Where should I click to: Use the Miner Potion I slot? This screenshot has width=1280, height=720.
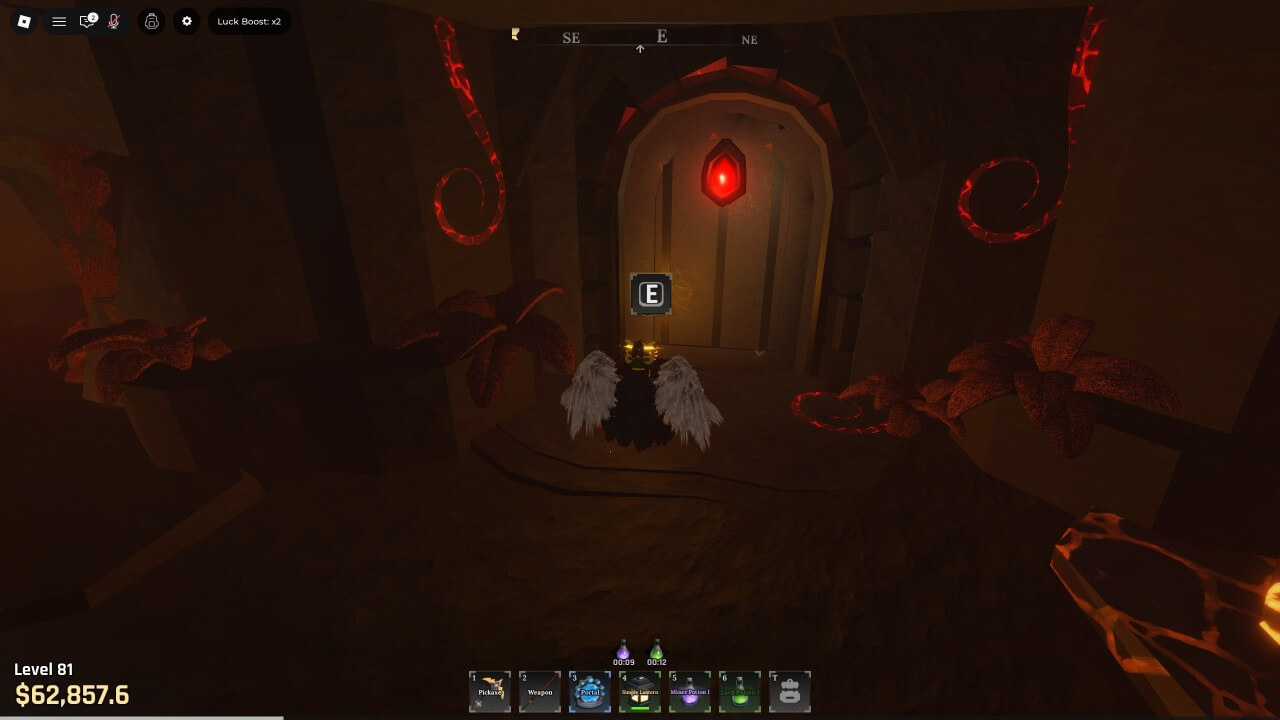(690, 691)
